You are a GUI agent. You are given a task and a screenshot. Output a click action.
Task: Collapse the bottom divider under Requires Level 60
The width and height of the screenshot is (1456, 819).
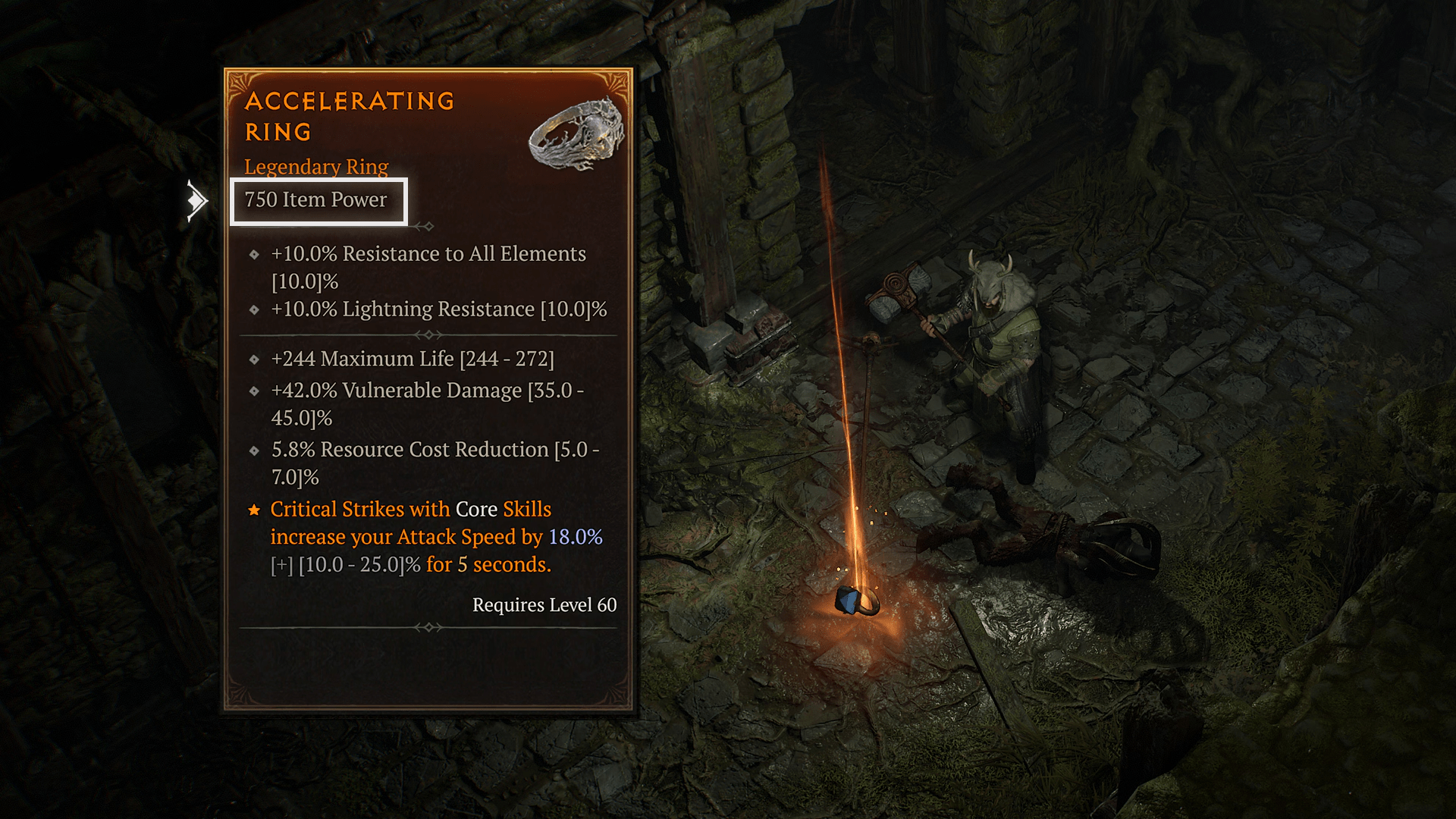[x=428, y=627]
